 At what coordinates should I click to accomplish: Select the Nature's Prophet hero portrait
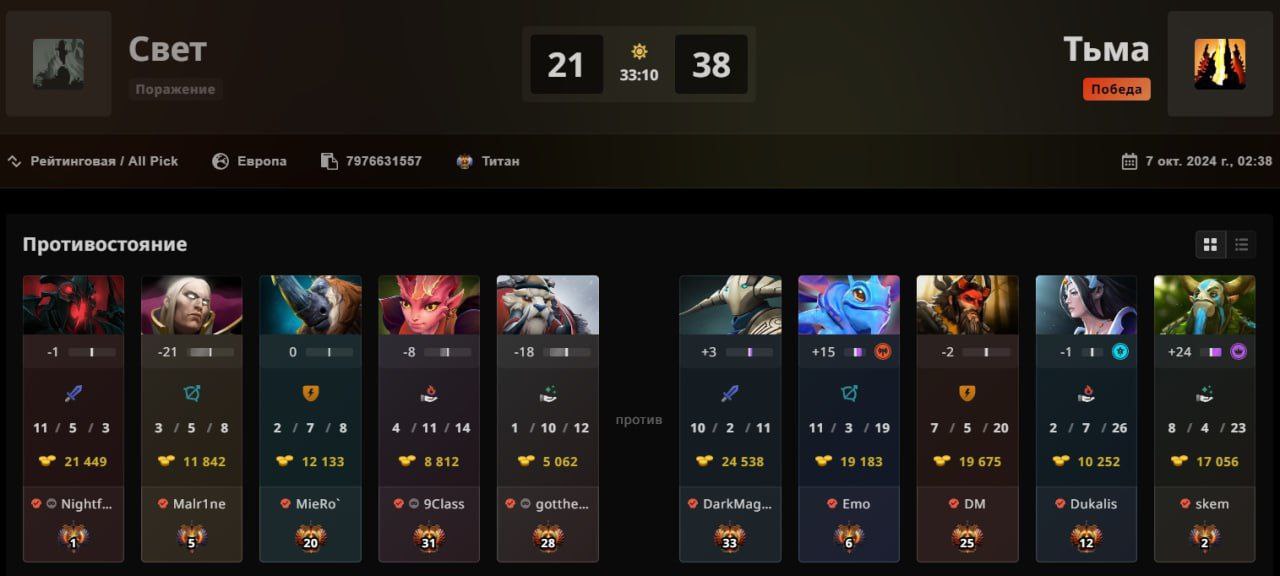click(x=1205, y=305)
